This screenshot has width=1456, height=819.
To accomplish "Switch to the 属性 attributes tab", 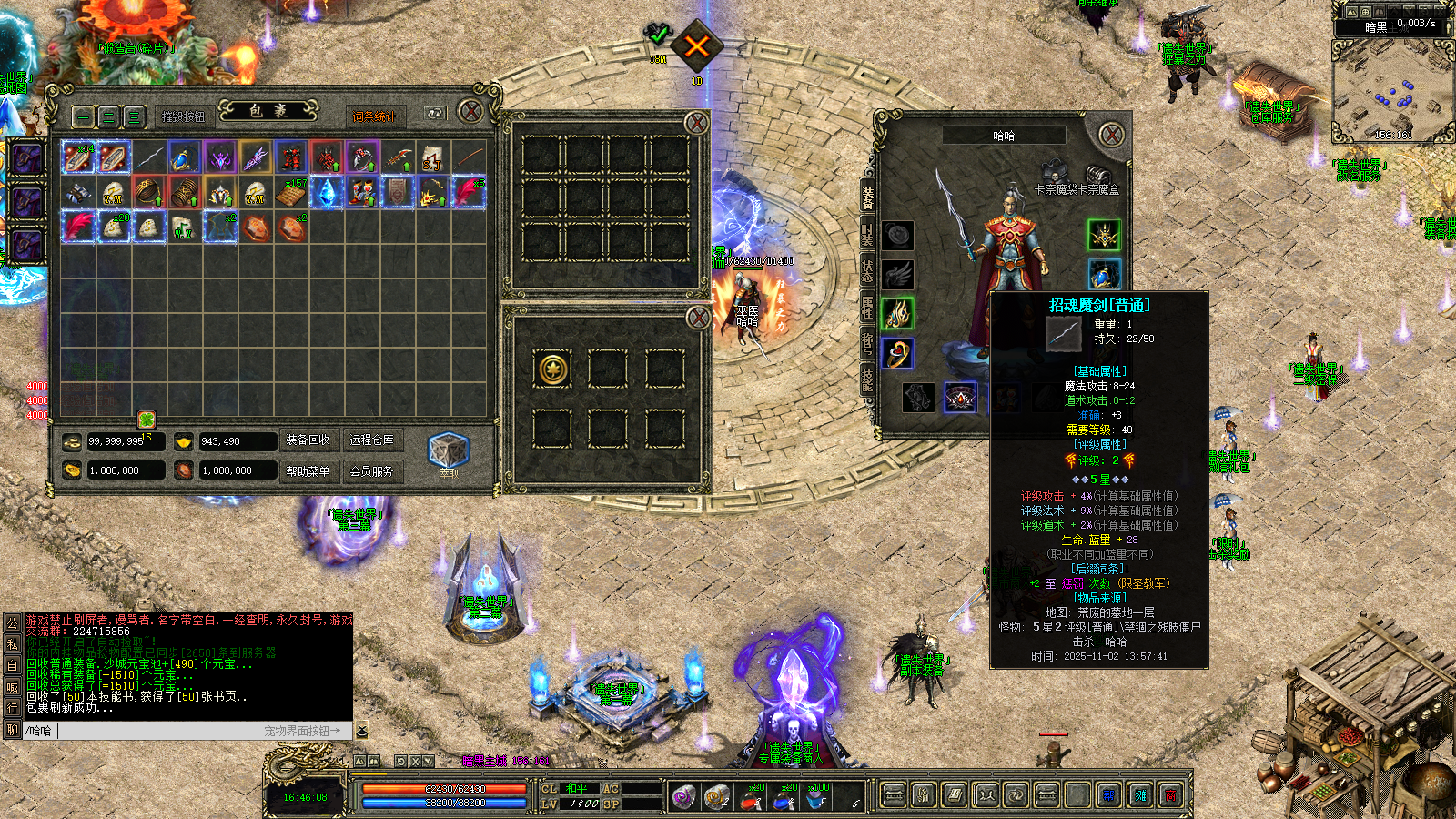I will (867, 307).
